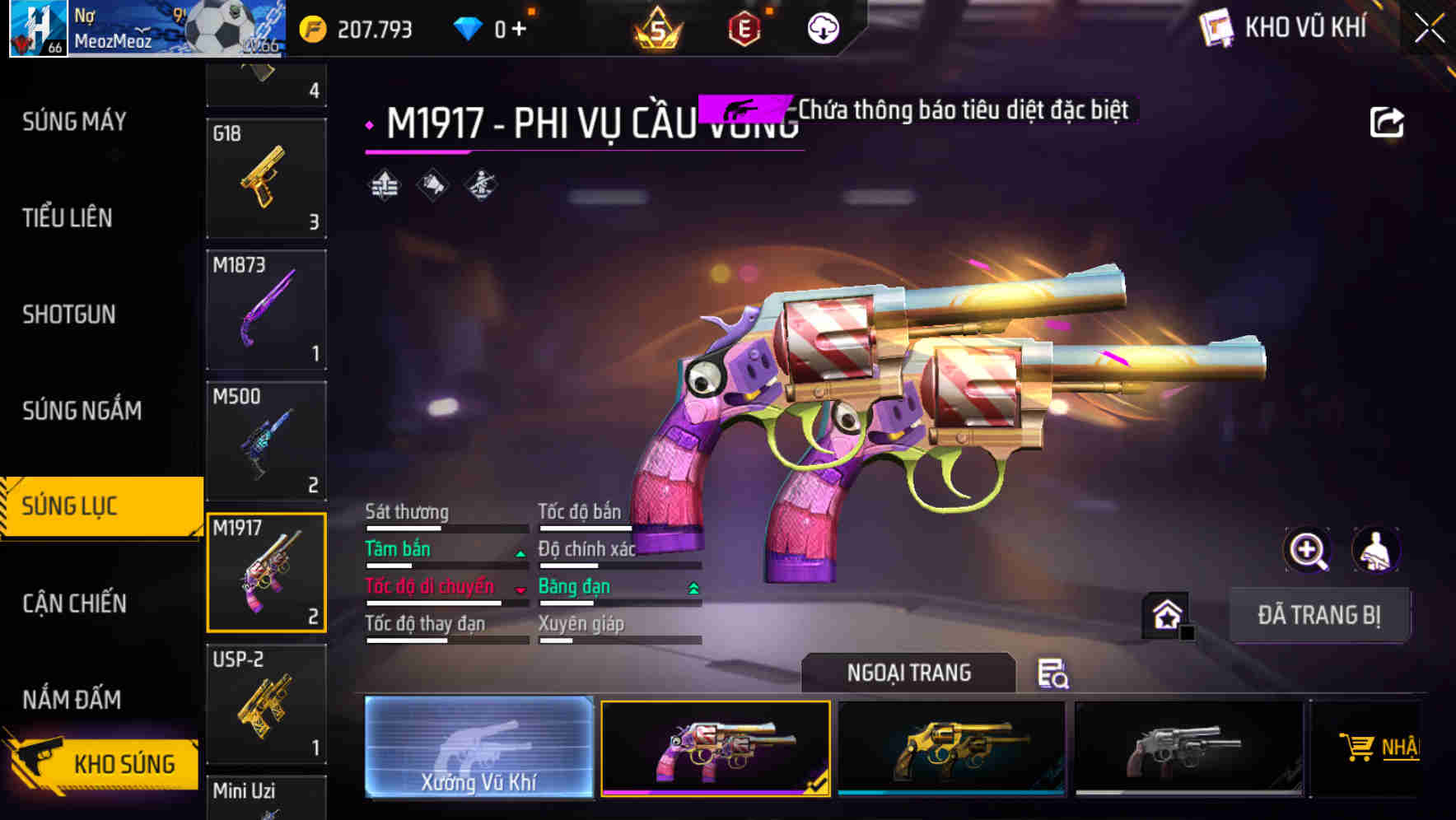Toggle the favorite home-star icon near Đã Trang Bị

coord(1167,613)
